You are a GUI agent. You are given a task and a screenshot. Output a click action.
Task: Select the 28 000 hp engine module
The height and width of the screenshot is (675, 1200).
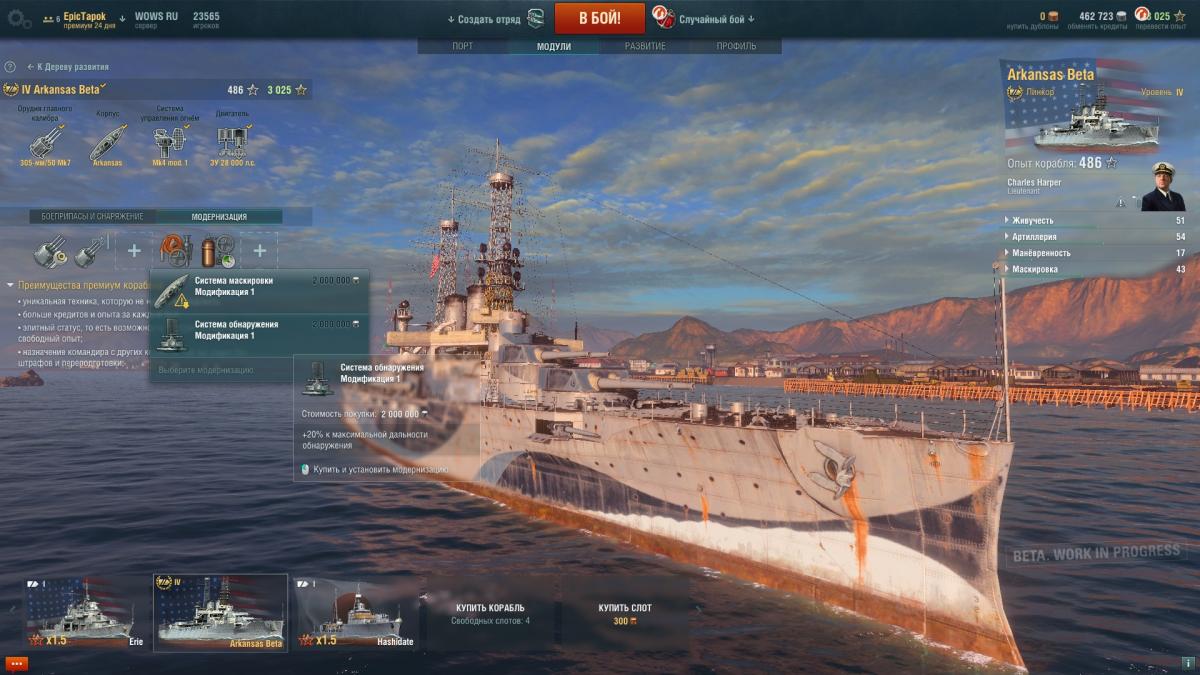[232, 143]
